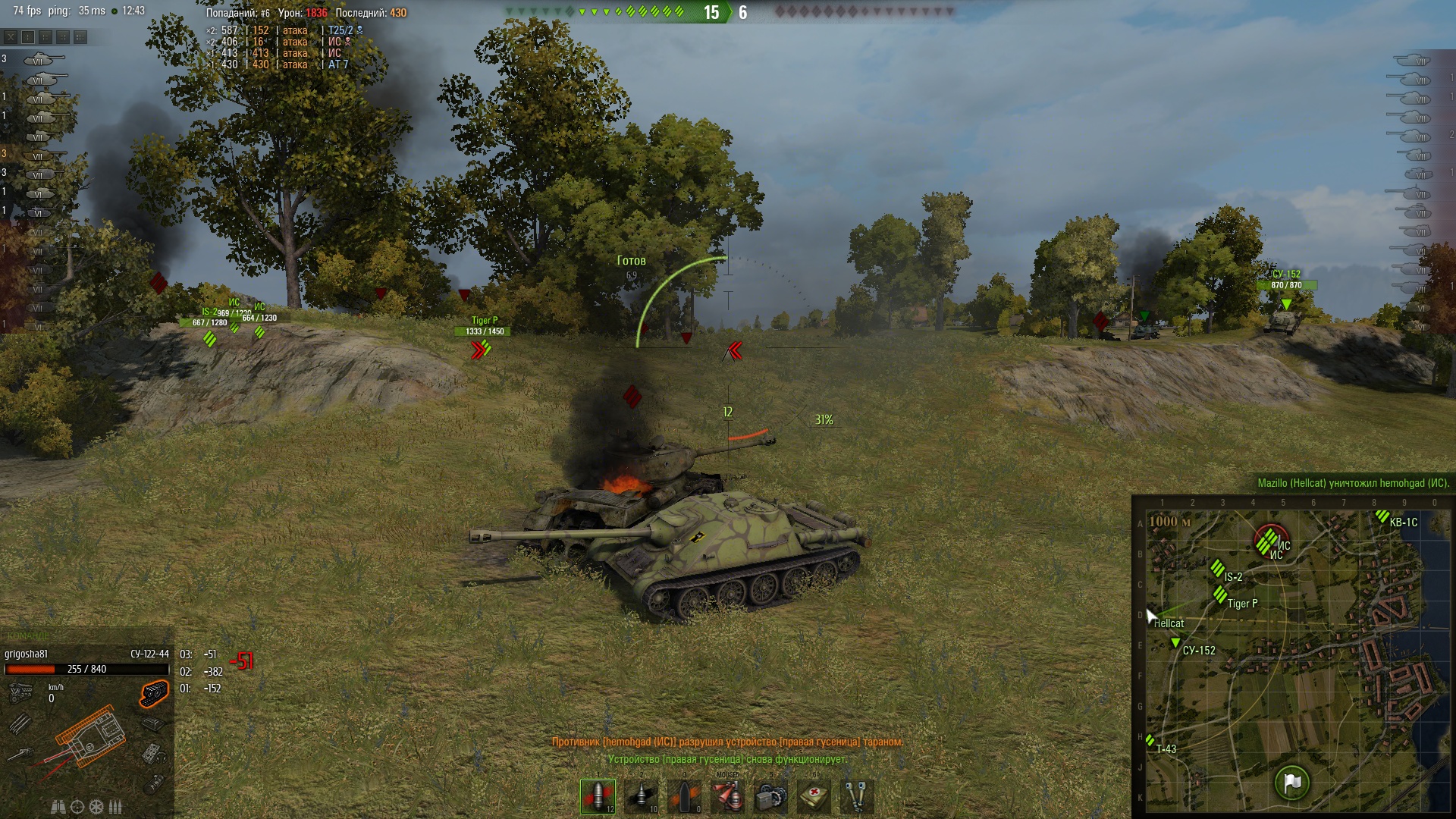Use the red fire extinguisher consumable
This screenshot has width=1456, height=819.
(x=728, y=796)
